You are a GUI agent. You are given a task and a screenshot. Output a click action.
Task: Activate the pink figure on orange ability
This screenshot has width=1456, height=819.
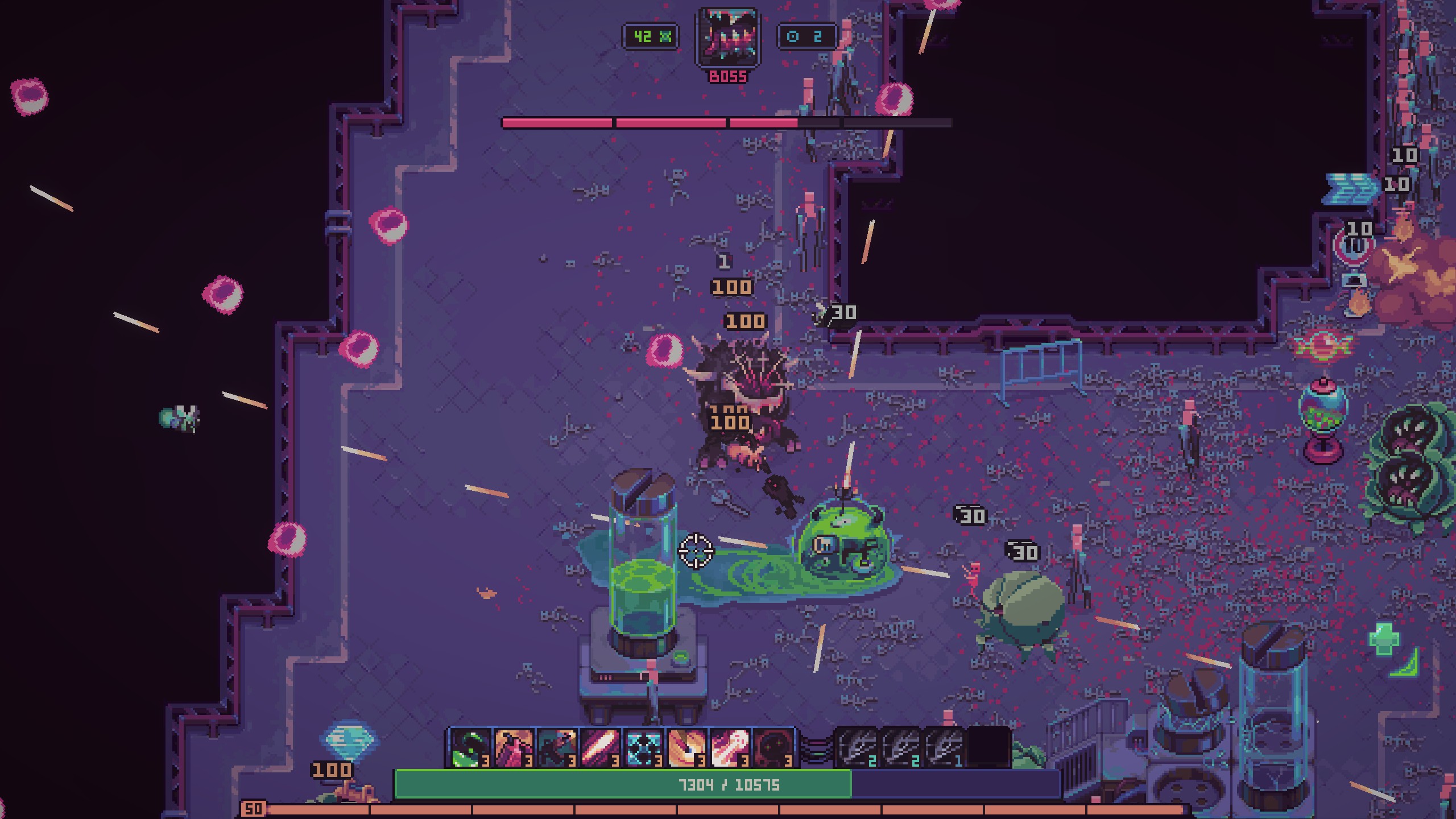pyautogui.click(x=514, y=747)
